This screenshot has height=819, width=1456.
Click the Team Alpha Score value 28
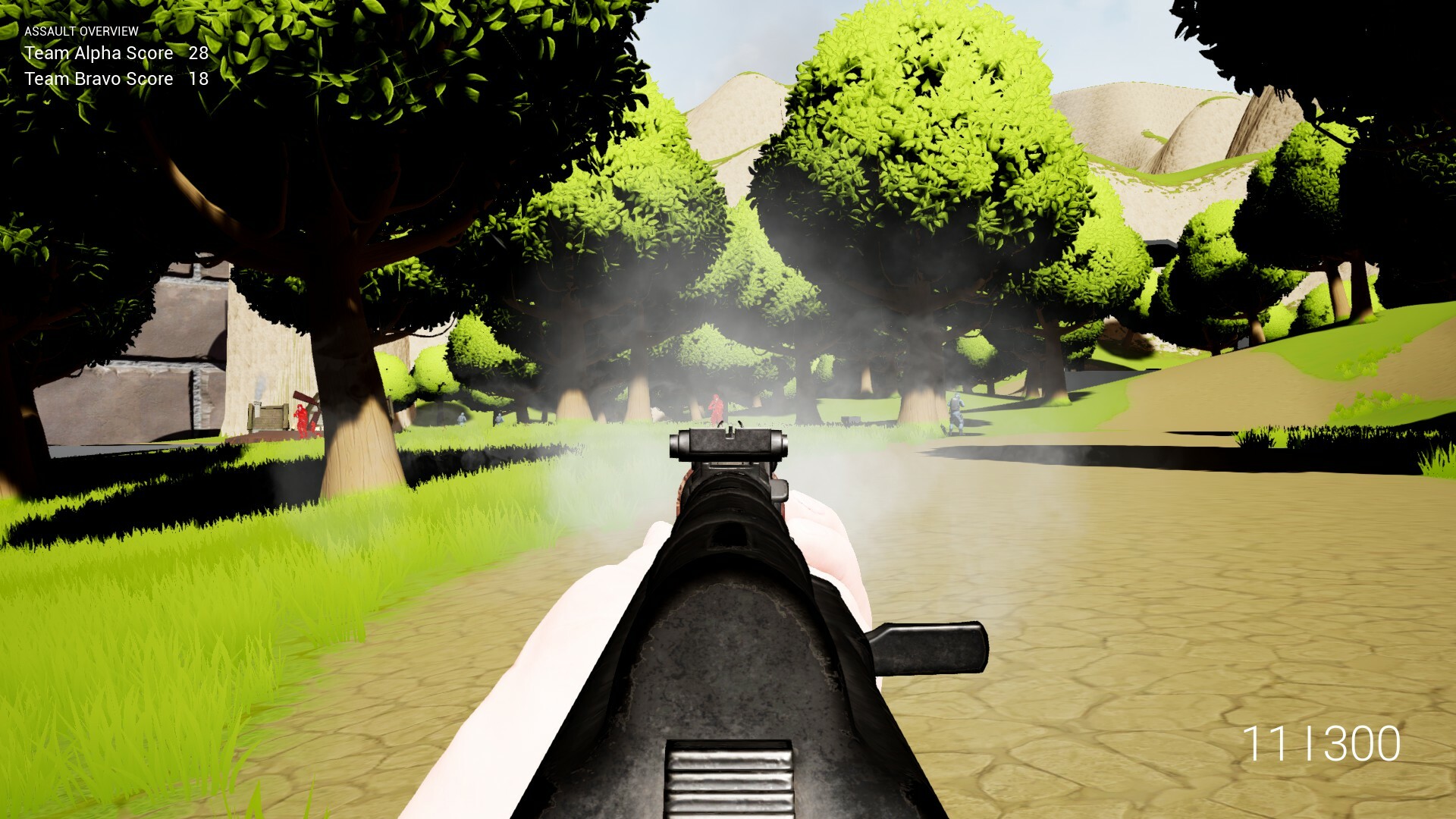pyautogui.click(x=199, y=53)
